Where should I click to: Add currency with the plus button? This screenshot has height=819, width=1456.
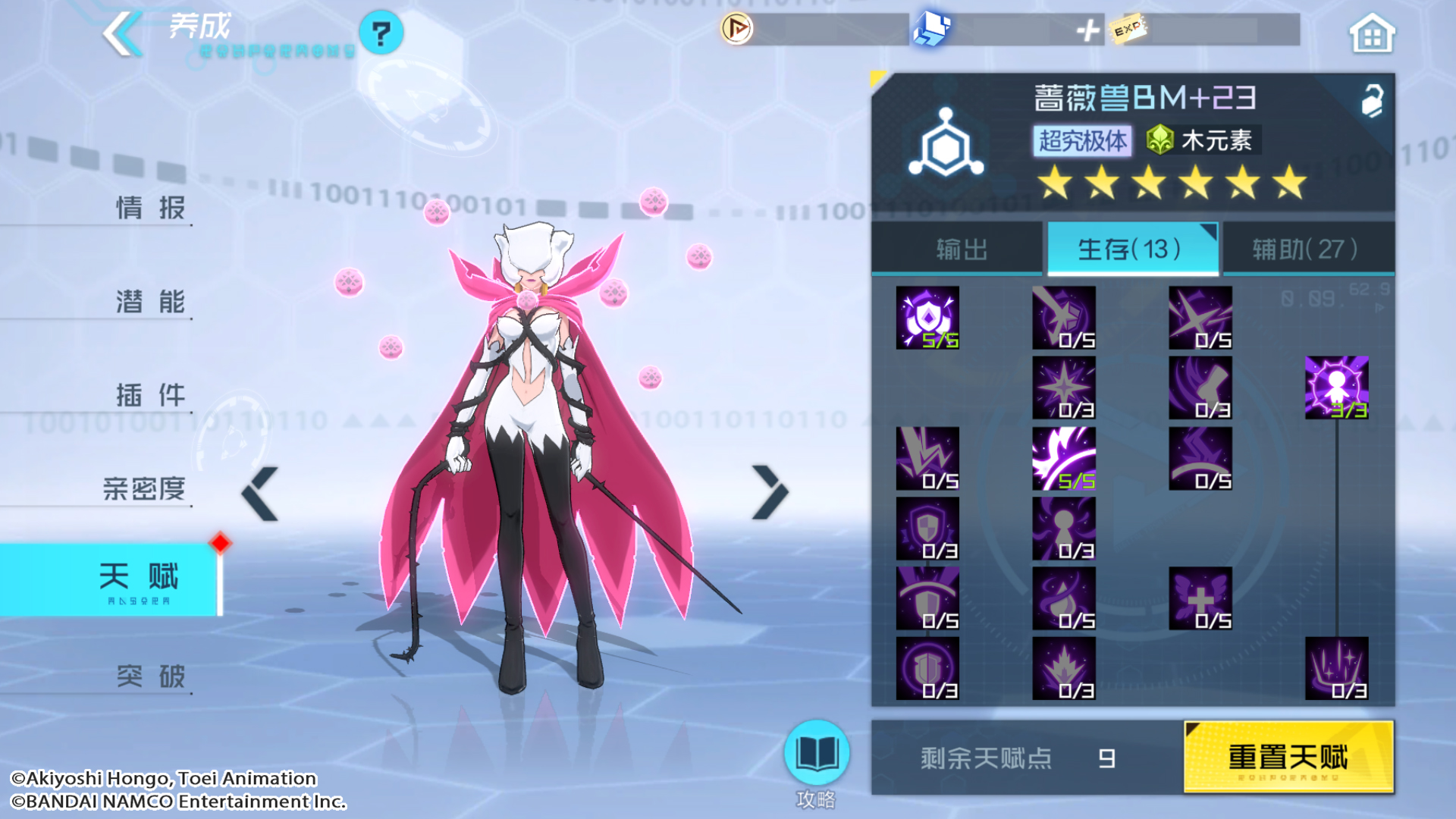click(x=1088, y=30)
